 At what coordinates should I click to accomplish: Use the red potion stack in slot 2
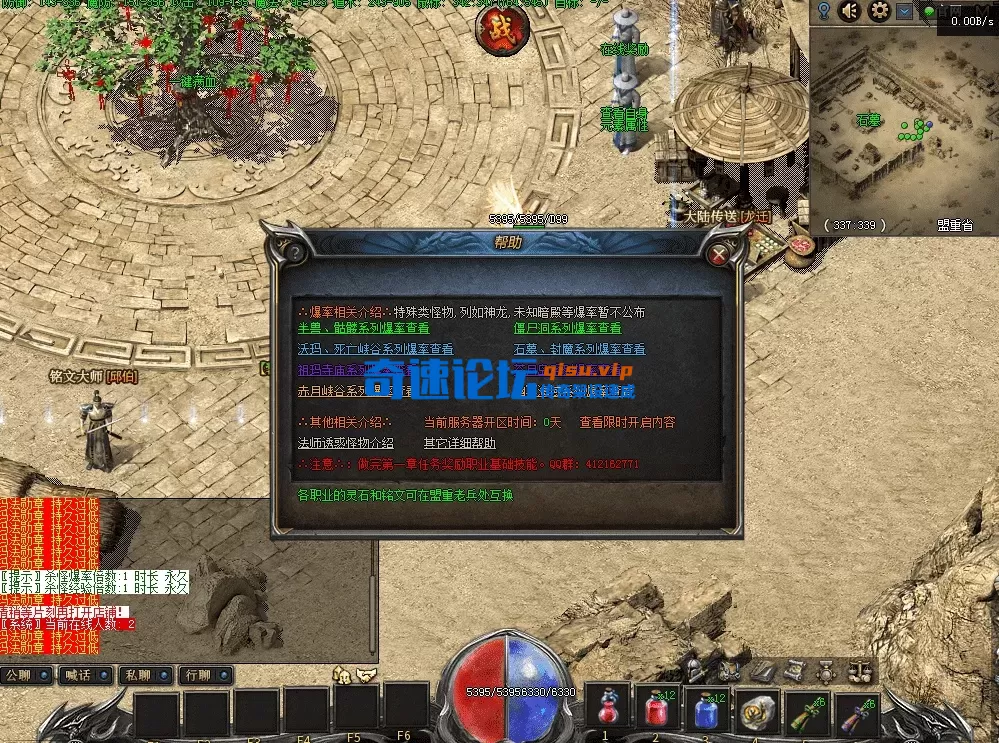657,710
